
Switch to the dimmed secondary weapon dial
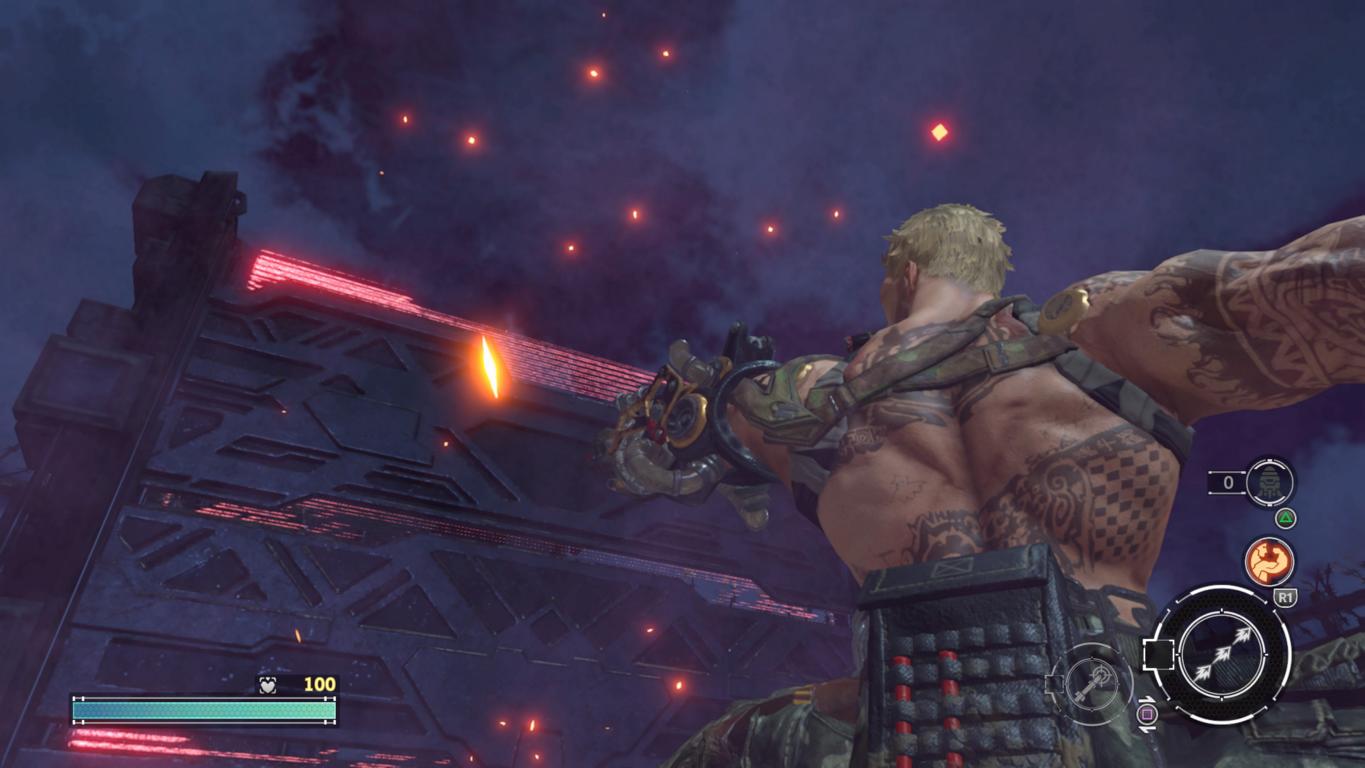pos(1091,684)
